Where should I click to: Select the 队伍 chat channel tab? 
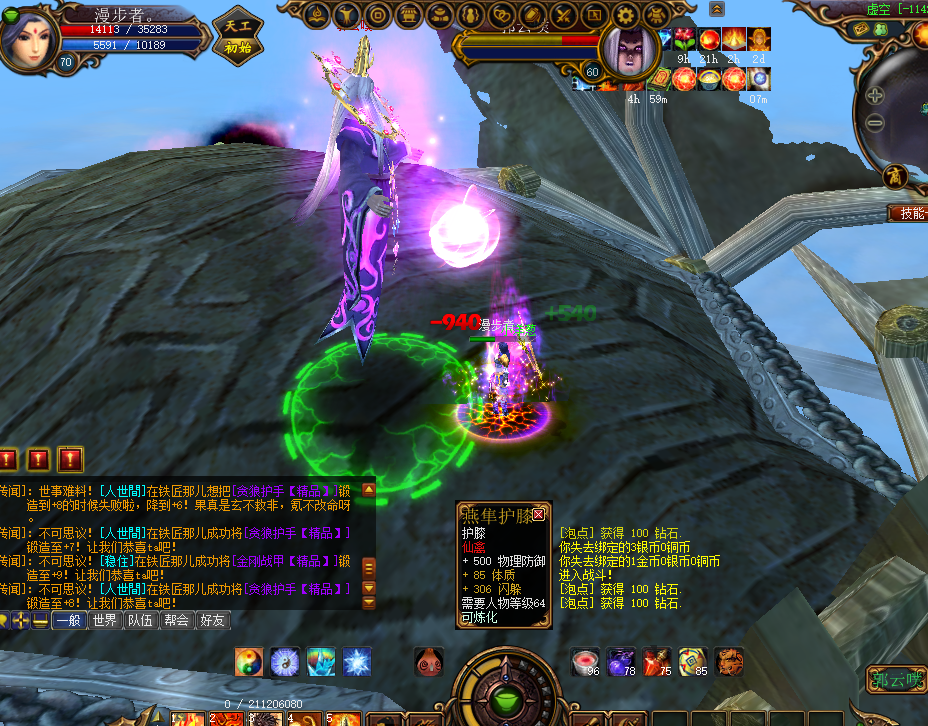click(141, 621)
